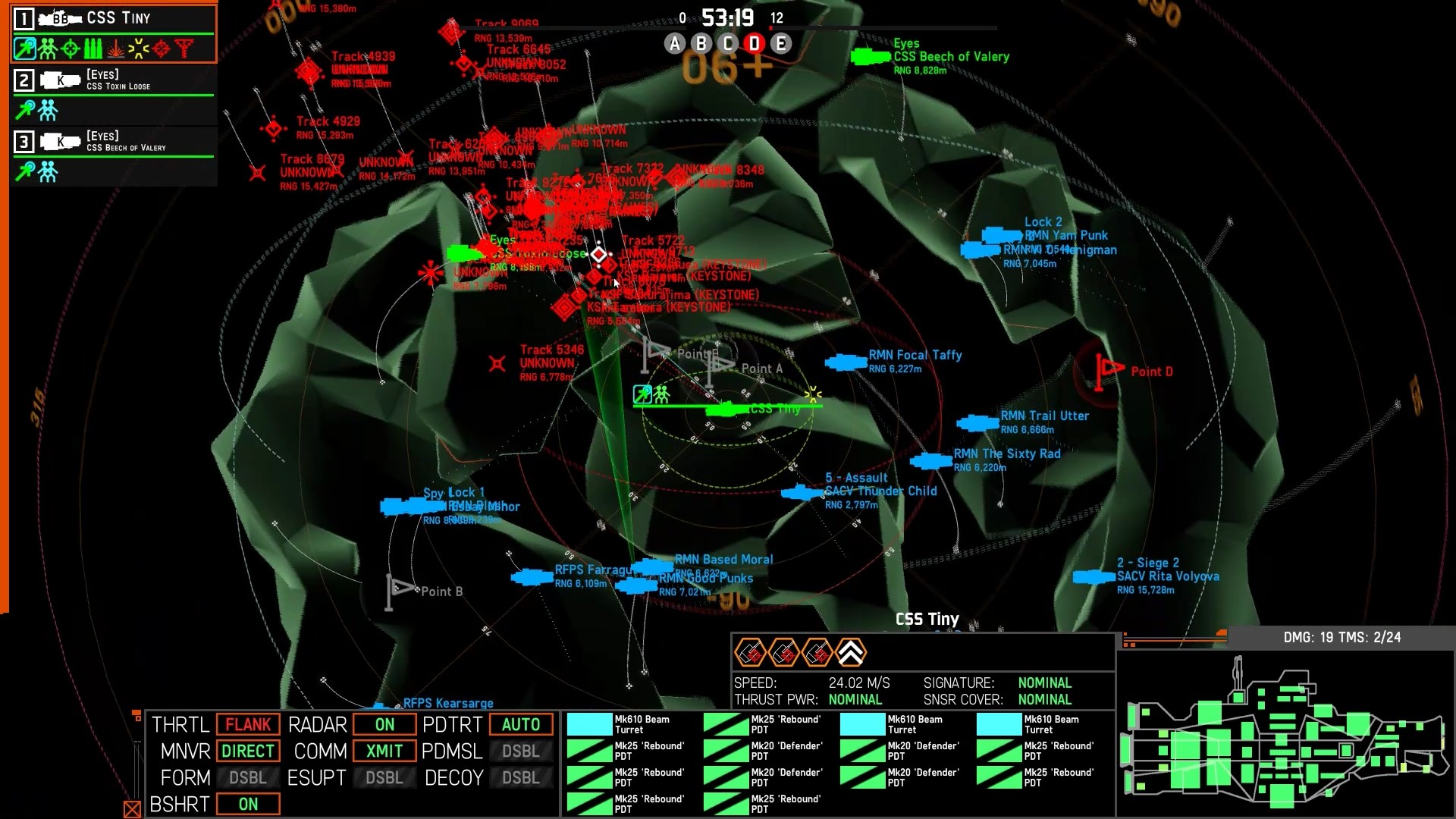The width and height of the screenshot is (1456, 819).
Task: Toggle RADAR off
Action: coord(384,724)
